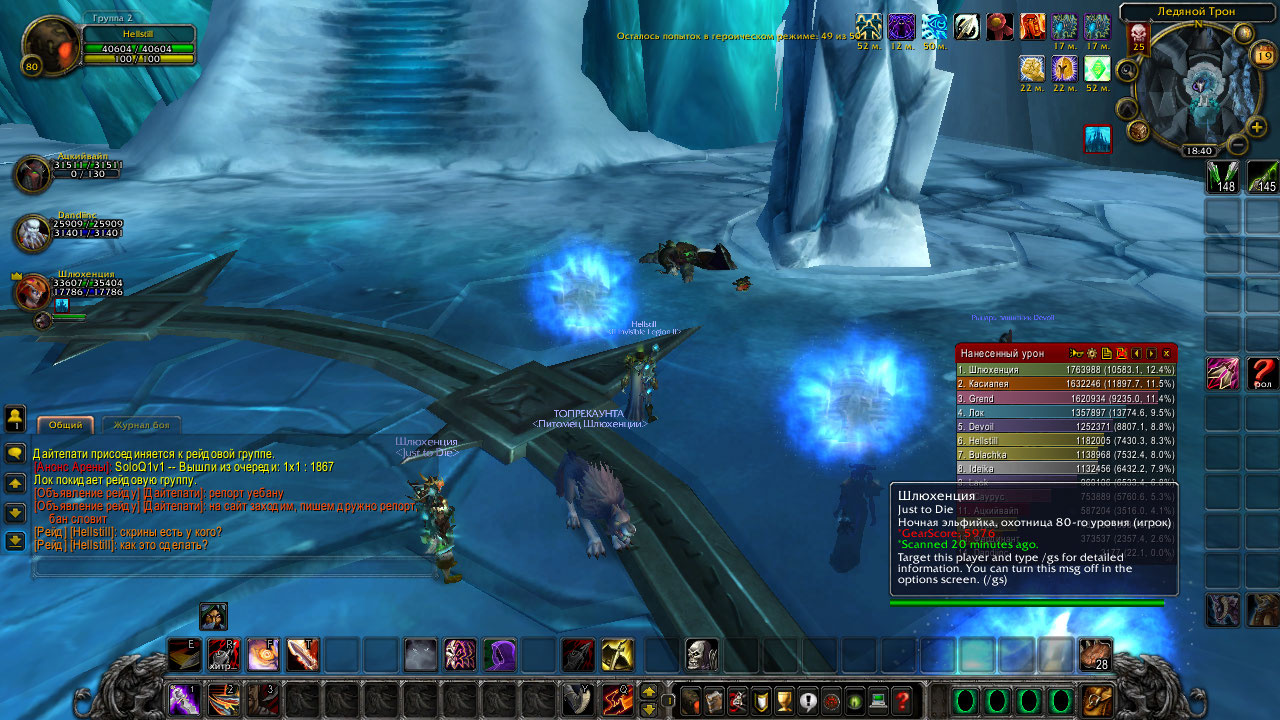Screen dimensions: 1280x720
Task: Switch to the Общий chat tab
Action: (66, 425)
